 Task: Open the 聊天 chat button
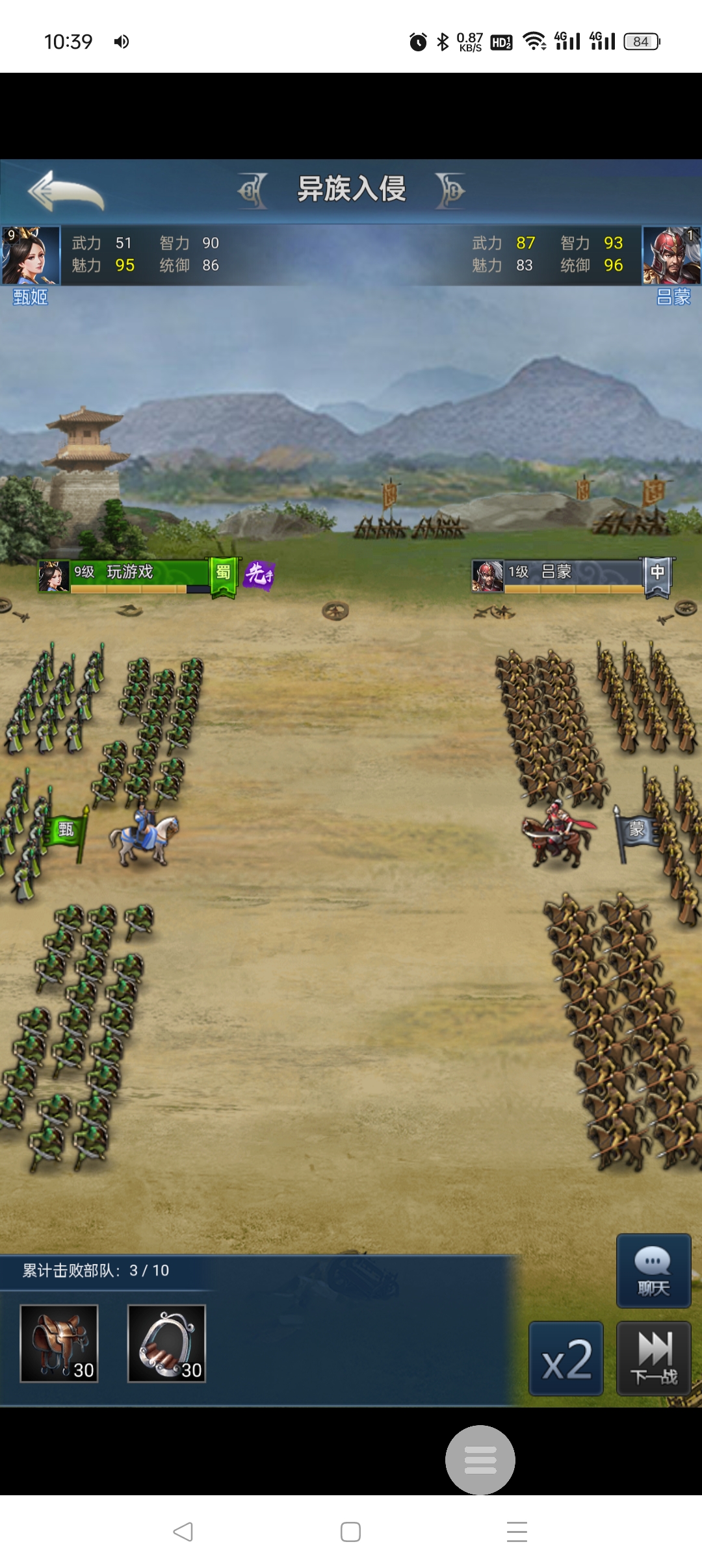pyautogui.click(x=653, y=1271)
